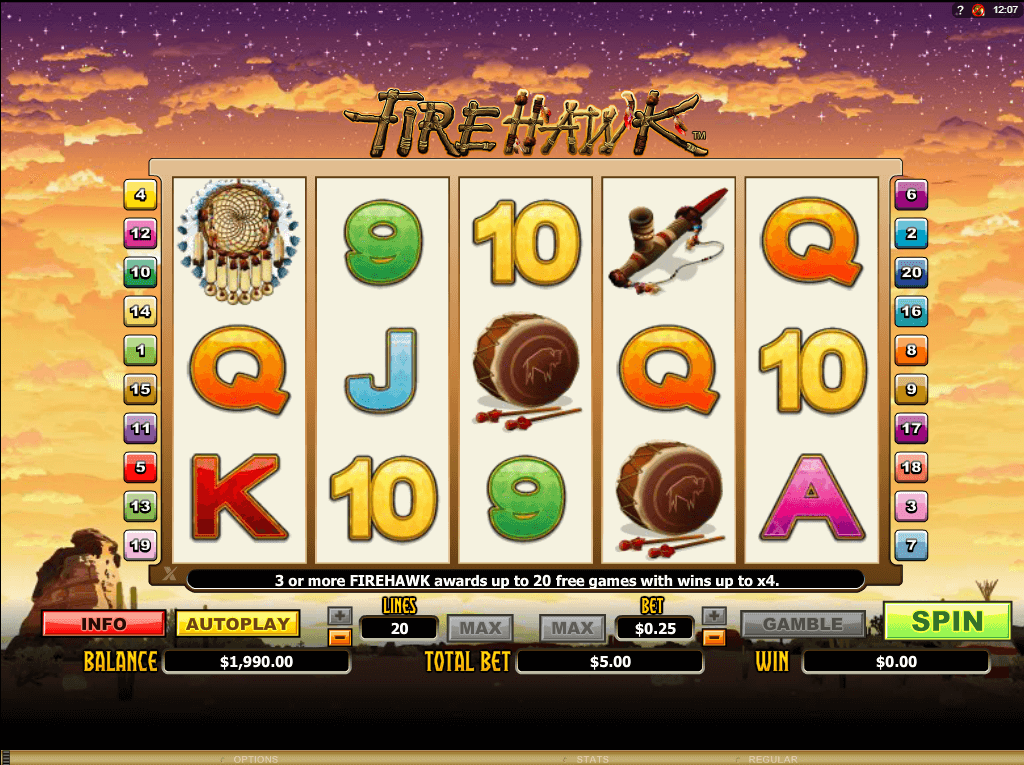Lower the bet amount with minus

[713, 636]
